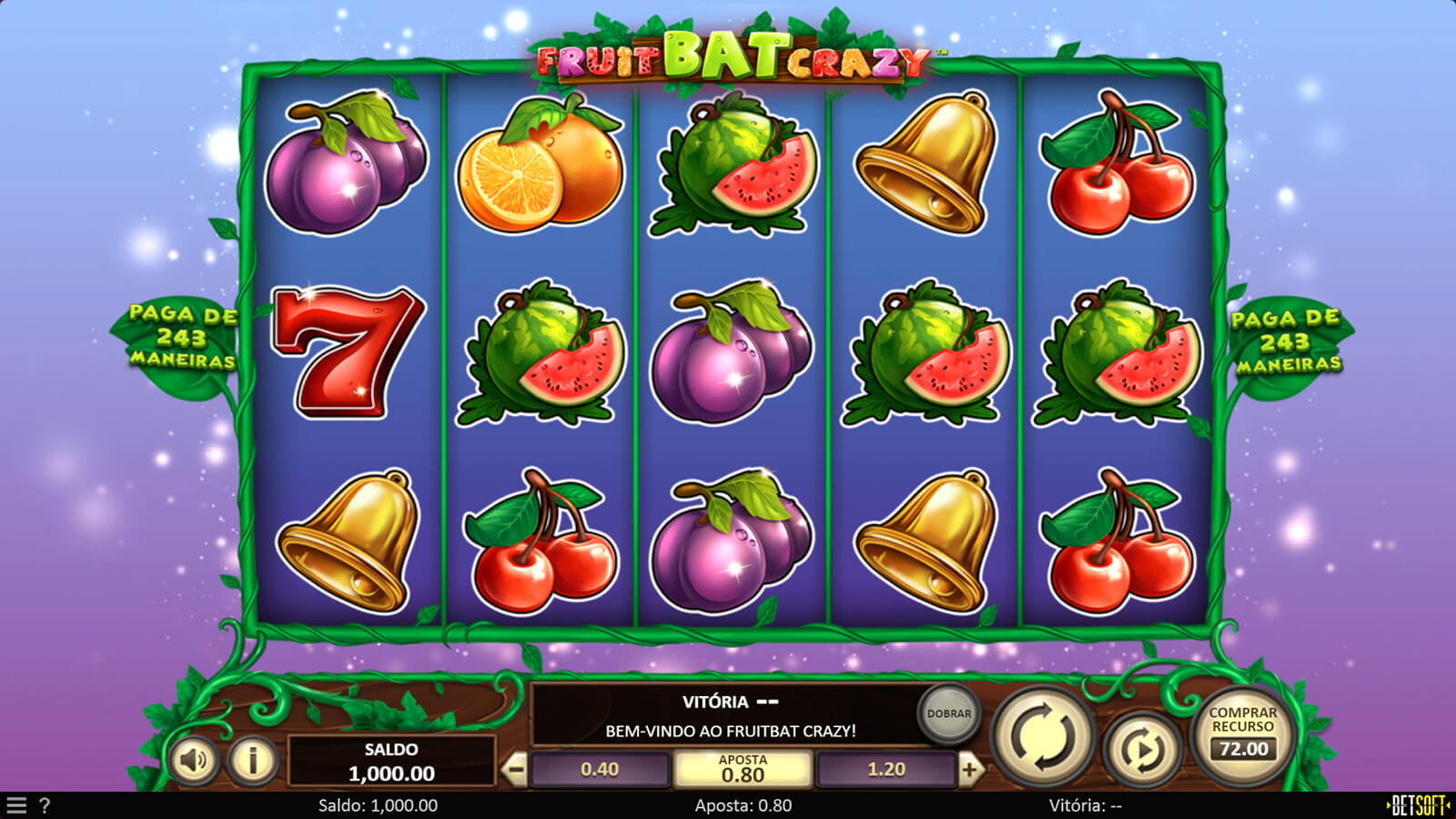Toggle sound with the speaker icon
The image size is (1456, 819).
pos(194,759)
